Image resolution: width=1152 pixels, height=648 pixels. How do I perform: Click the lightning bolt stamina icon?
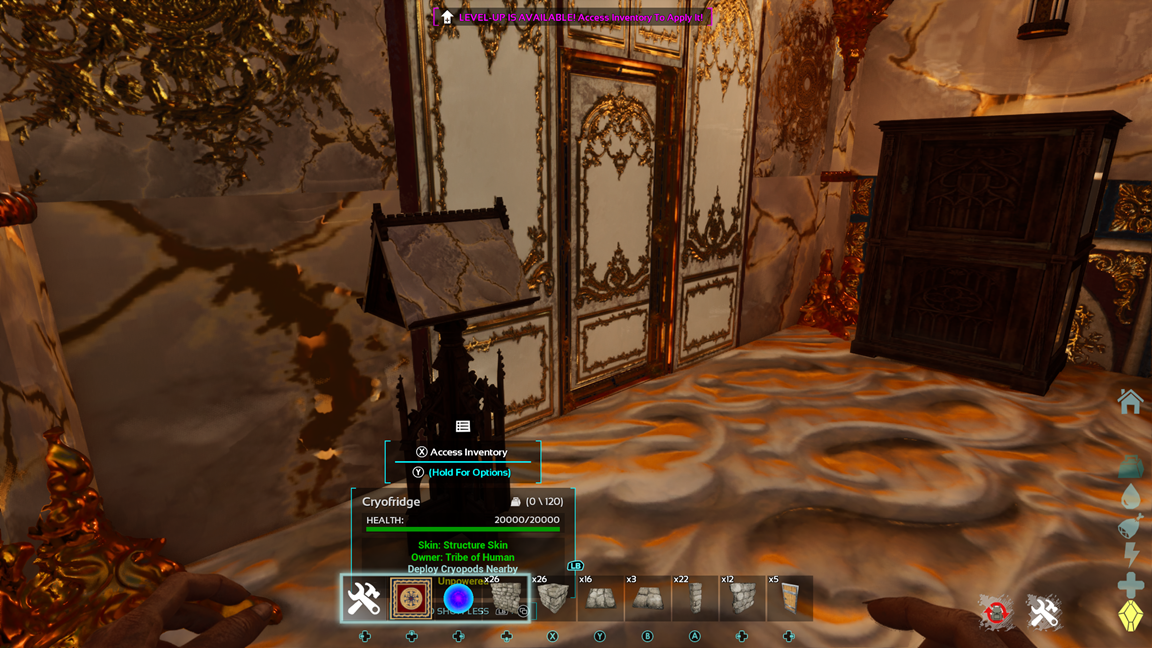pyautogui.click(x=1130, y=555)
